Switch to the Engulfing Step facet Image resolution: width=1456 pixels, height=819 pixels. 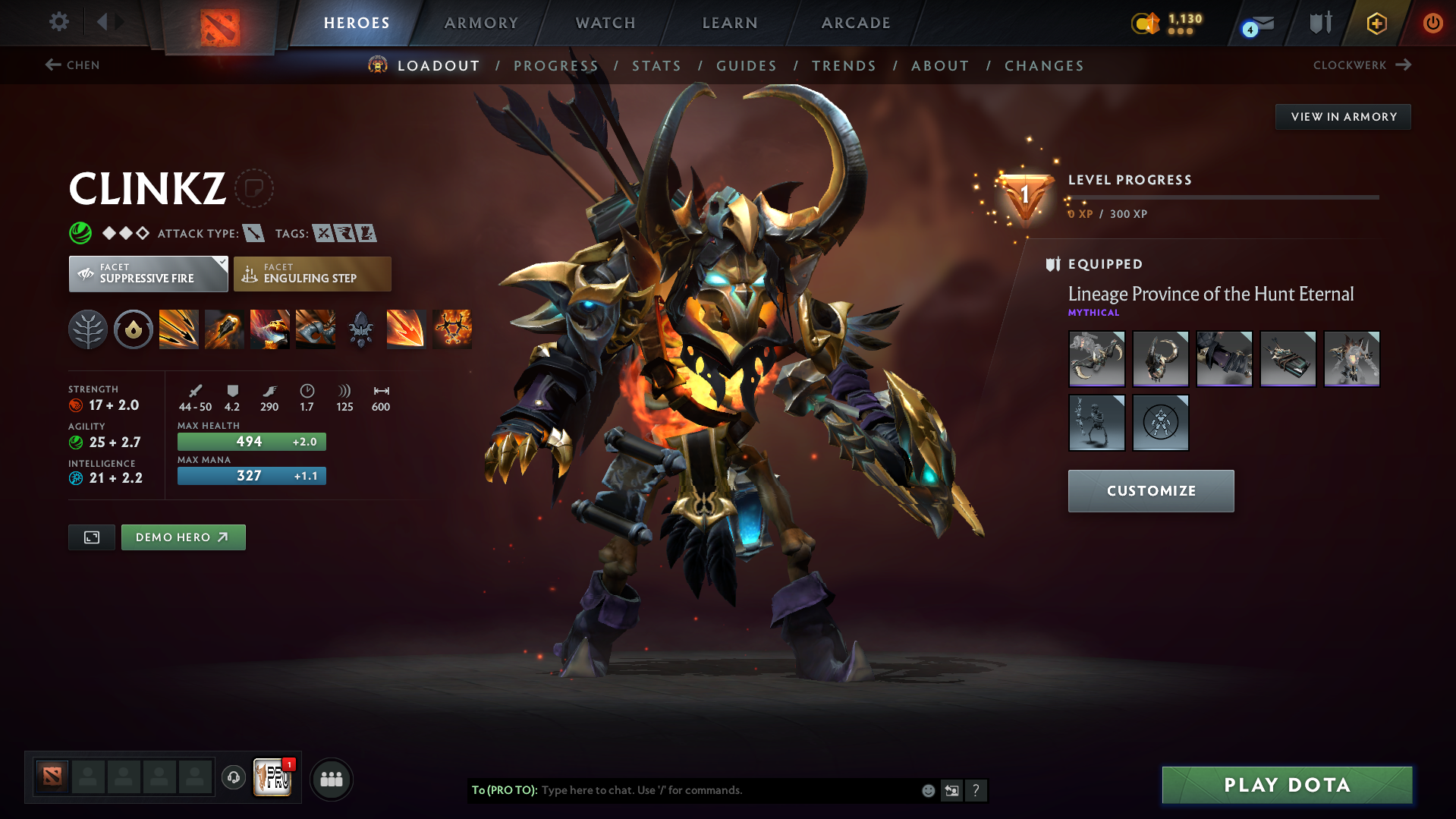pyautogui.click(x=312, y=273)
